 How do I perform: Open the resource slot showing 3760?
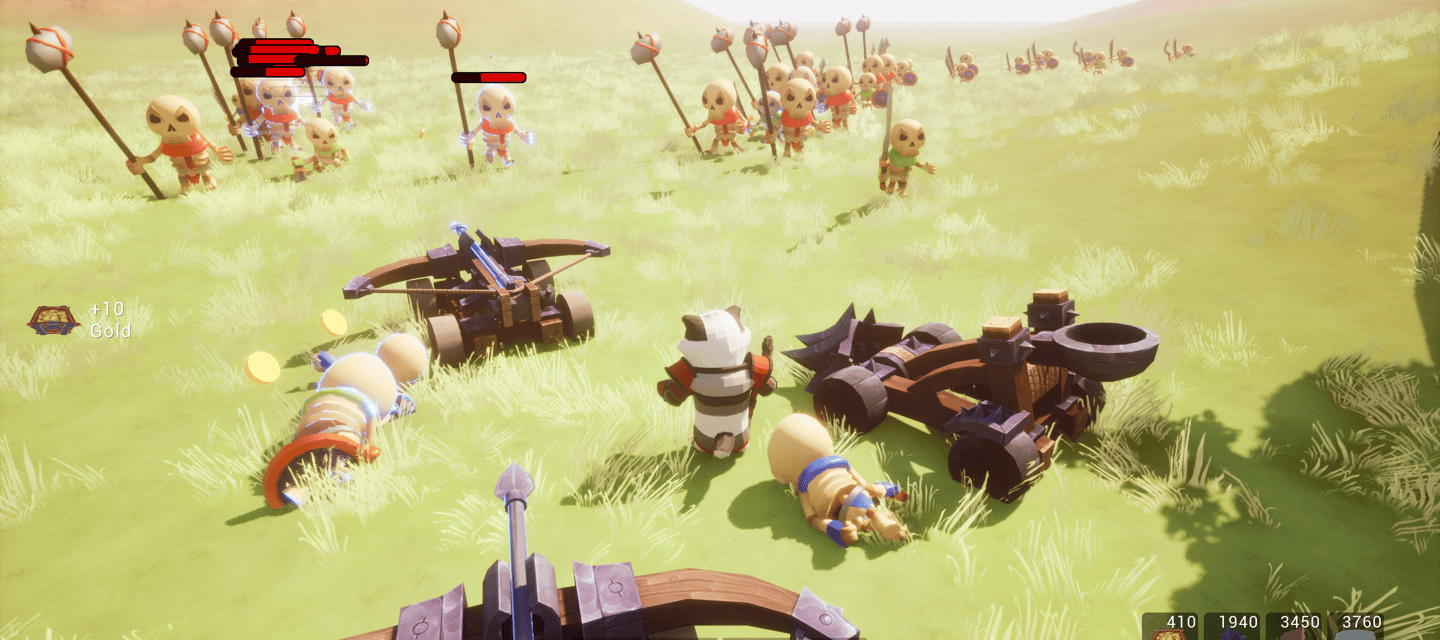pos(1356,626)
